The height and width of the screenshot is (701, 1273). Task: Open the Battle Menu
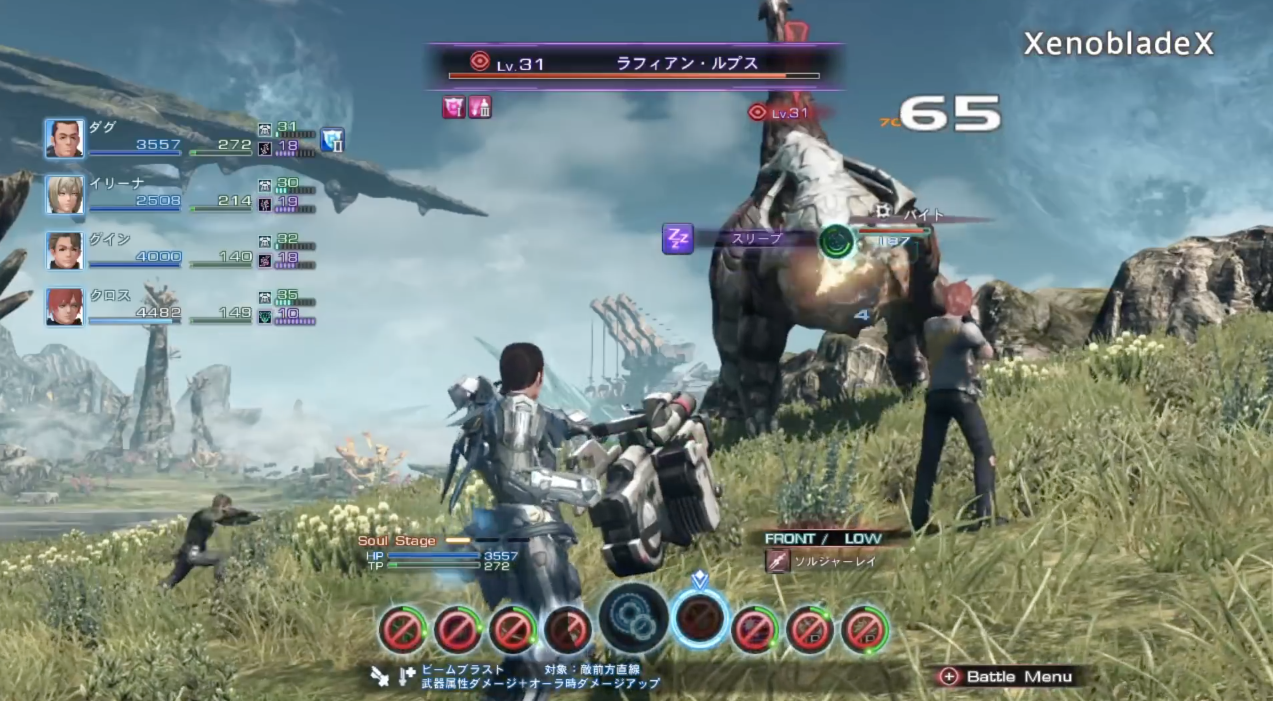(x=1008, y=677)
